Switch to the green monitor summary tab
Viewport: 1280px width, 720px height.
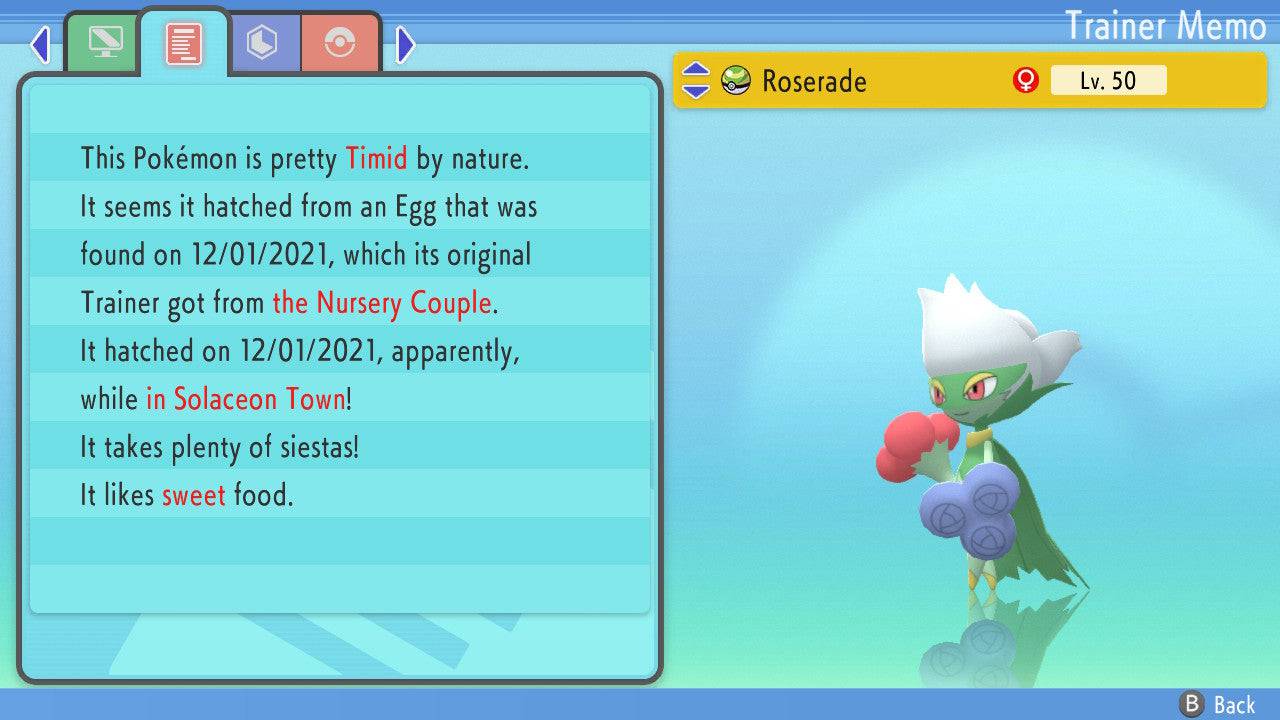(x=104, y=42)
